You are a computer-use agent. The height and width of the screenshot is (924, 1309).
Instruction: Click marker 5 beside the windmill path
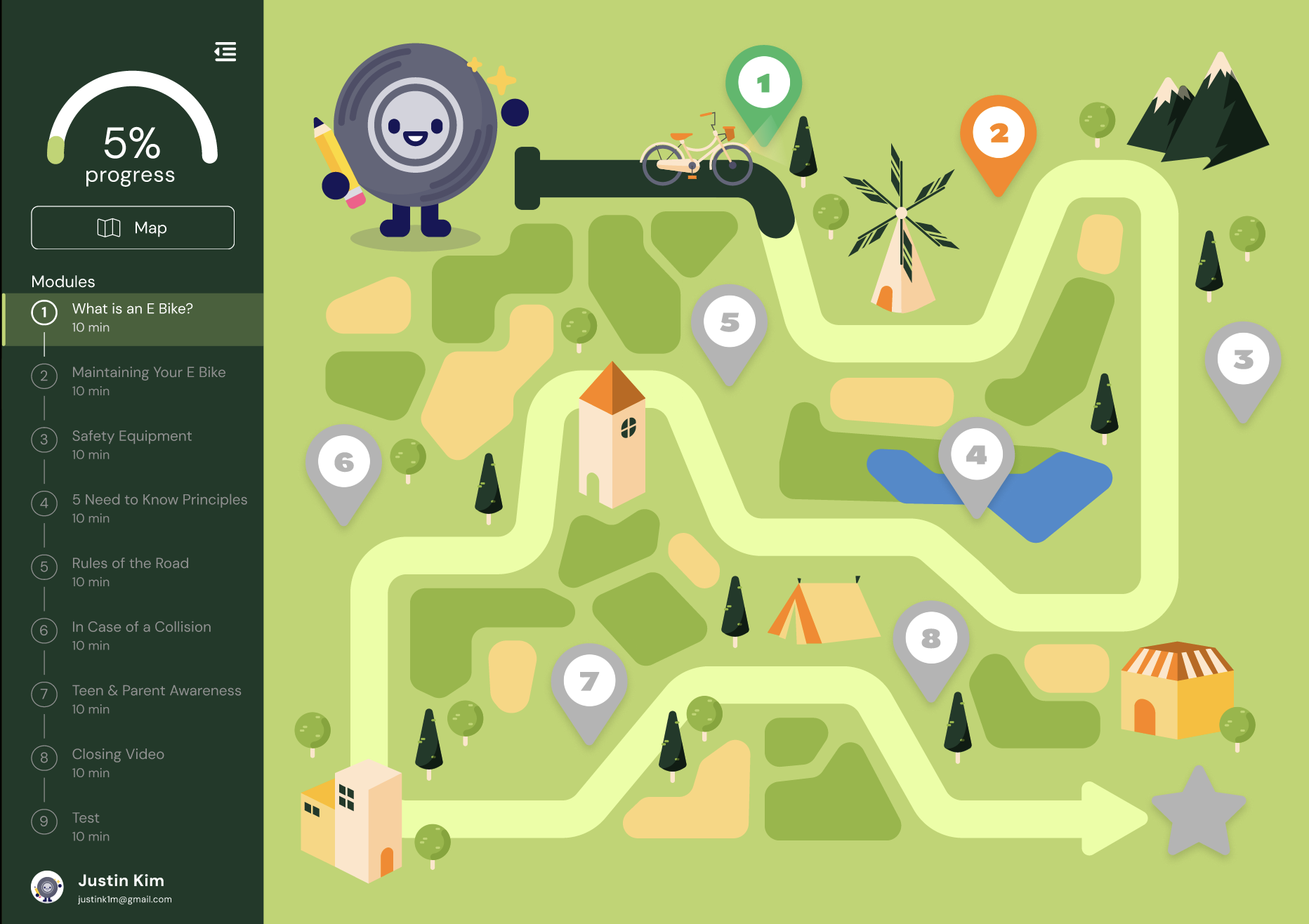(730, 322)
